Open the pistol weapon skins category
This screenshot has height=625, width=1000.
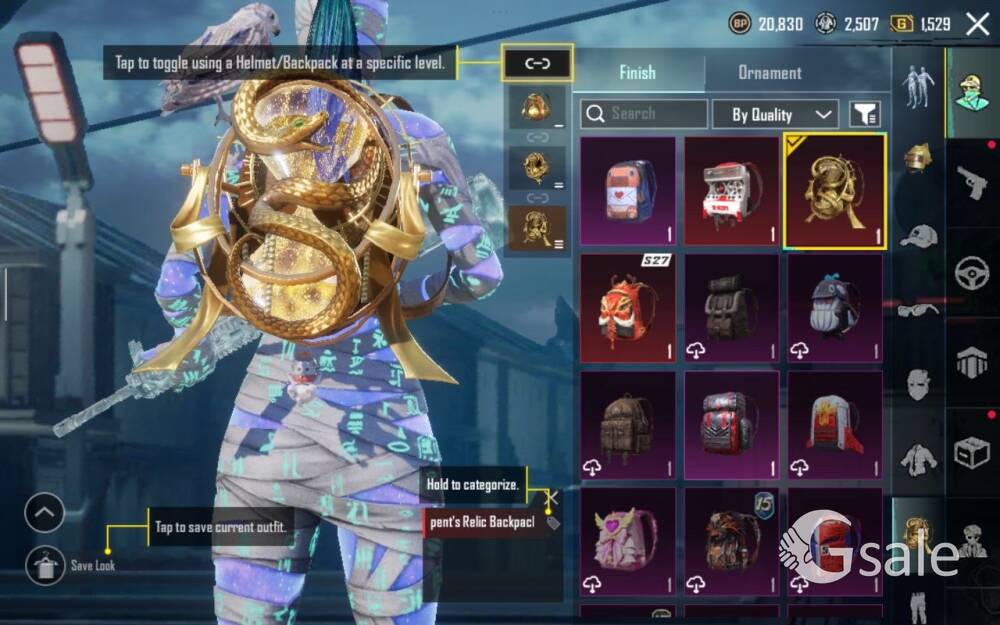(x=971, y=182)
